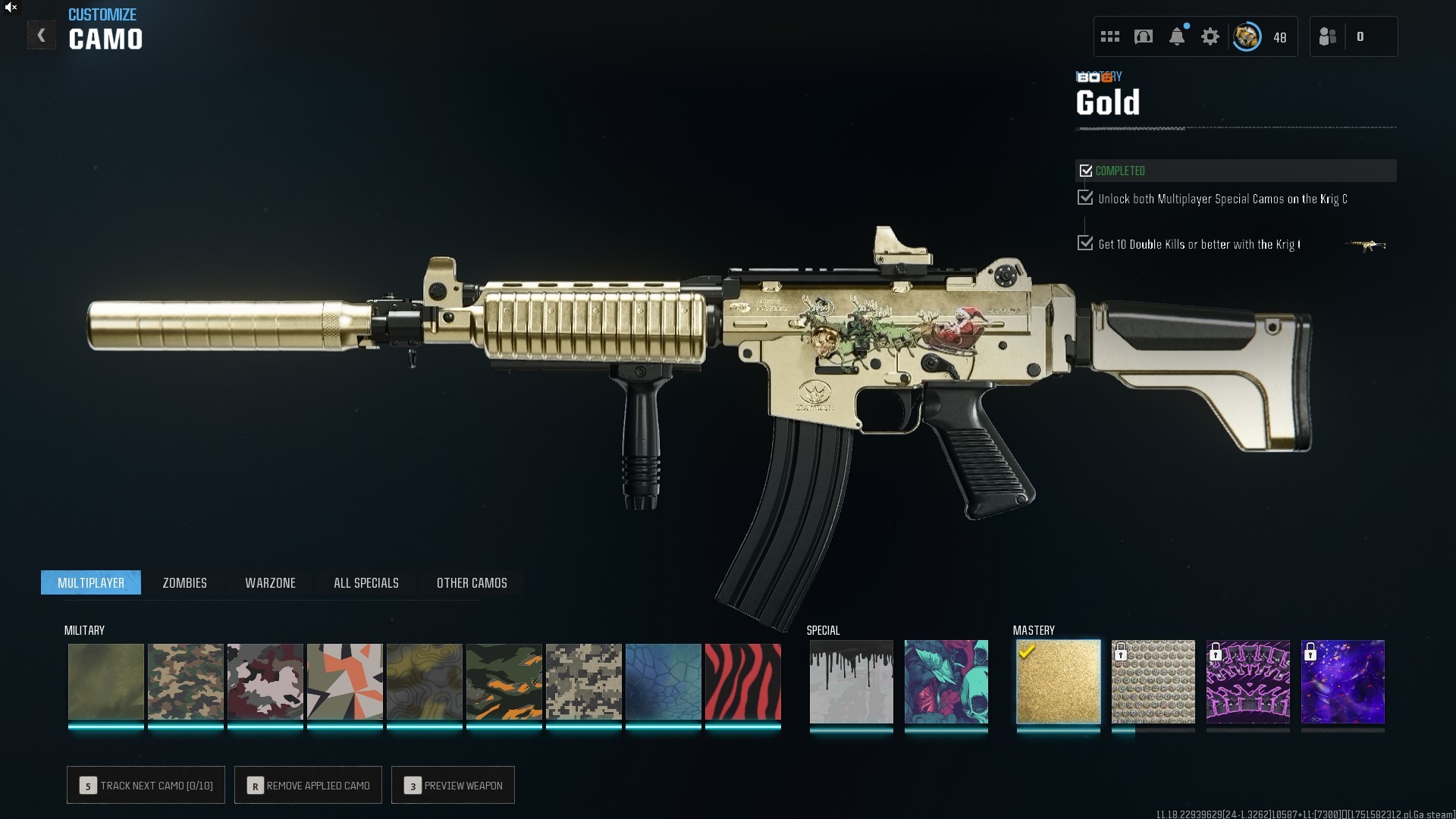Pick the green woodland camouflage swatch
This screenshot has width=1456, height=819.
185,681
